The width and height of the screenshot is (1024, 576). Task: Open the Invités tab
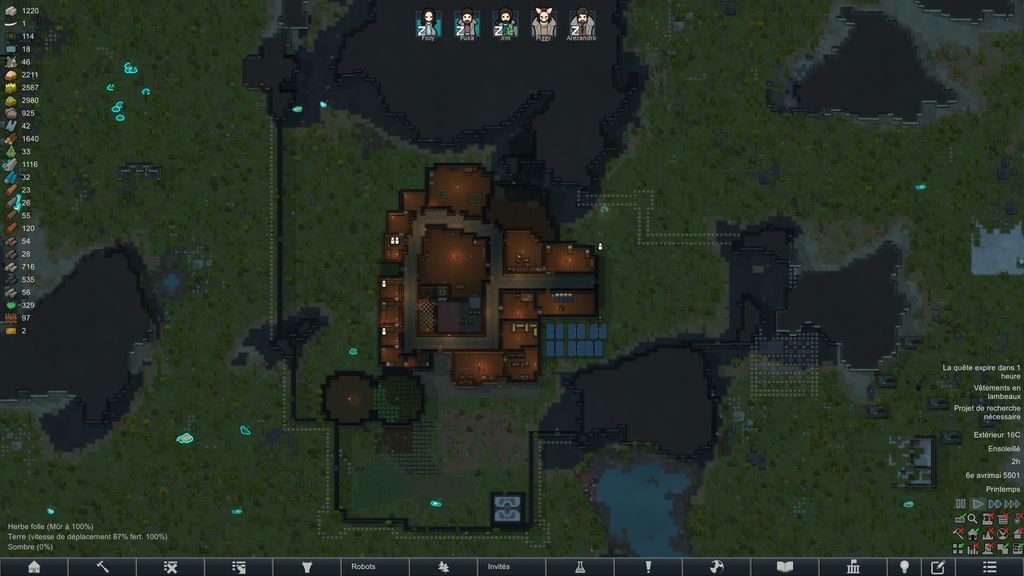498,567
